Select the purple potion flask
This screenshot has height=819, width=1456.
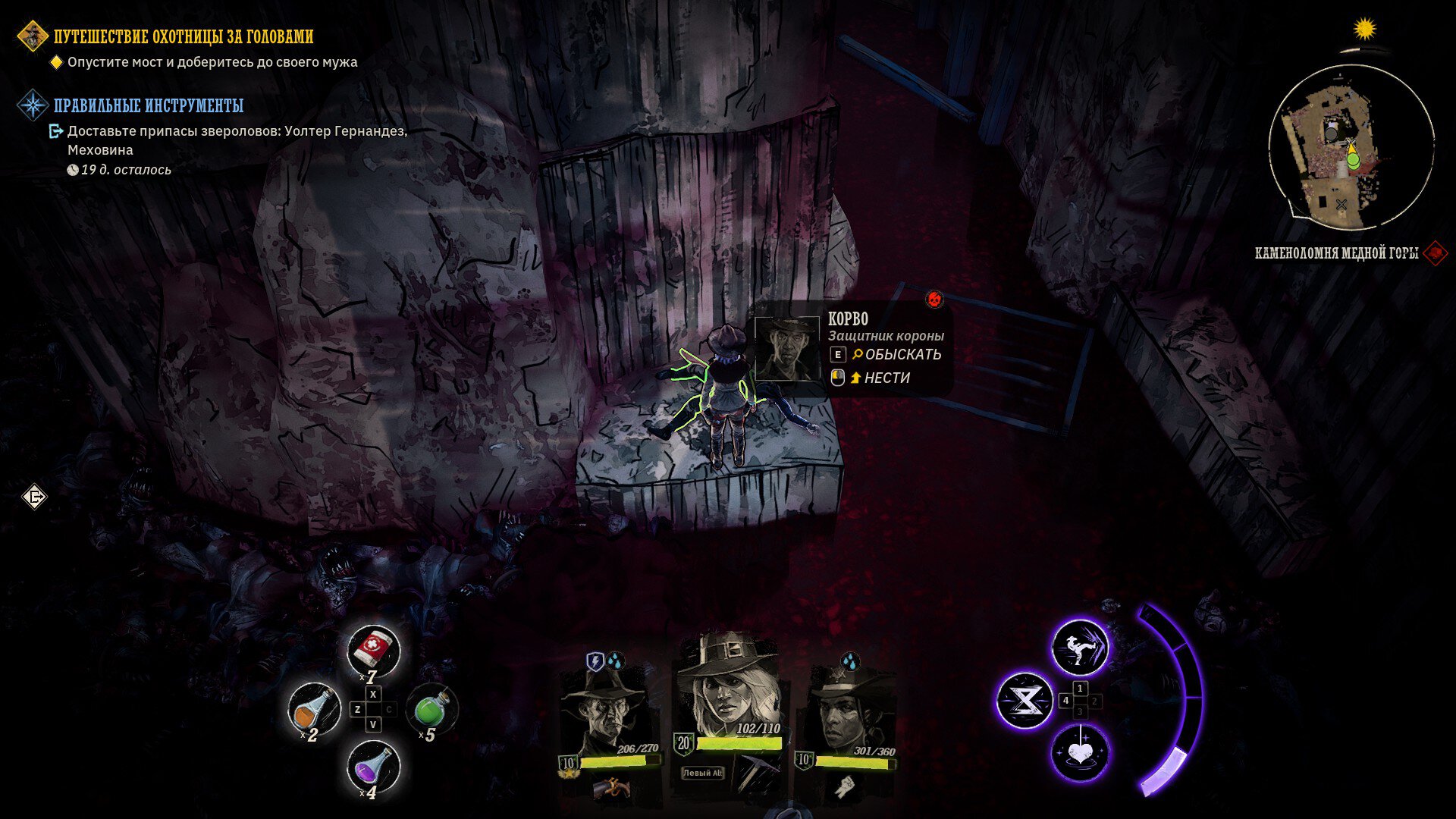(x=373, y=766)
